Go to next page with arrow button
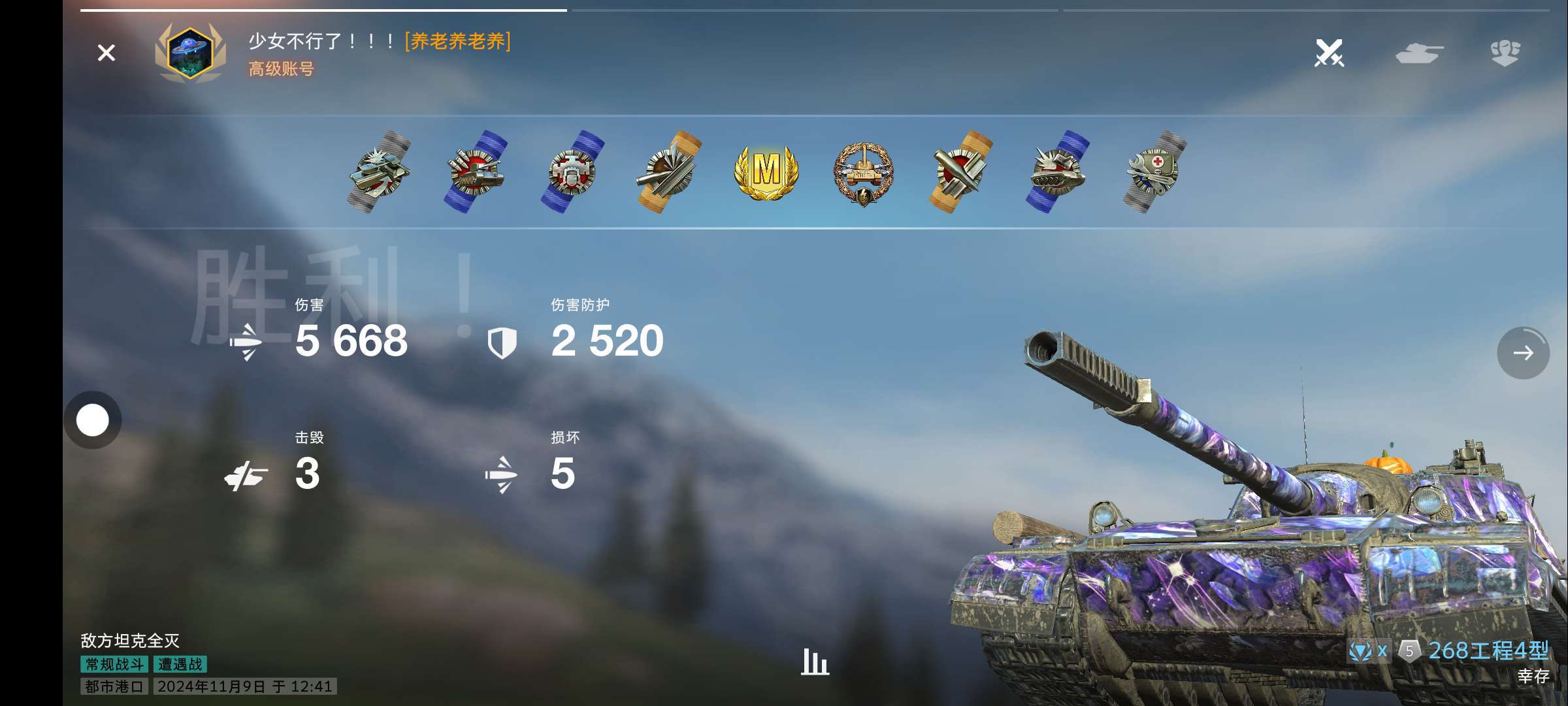 [1523, 353]
